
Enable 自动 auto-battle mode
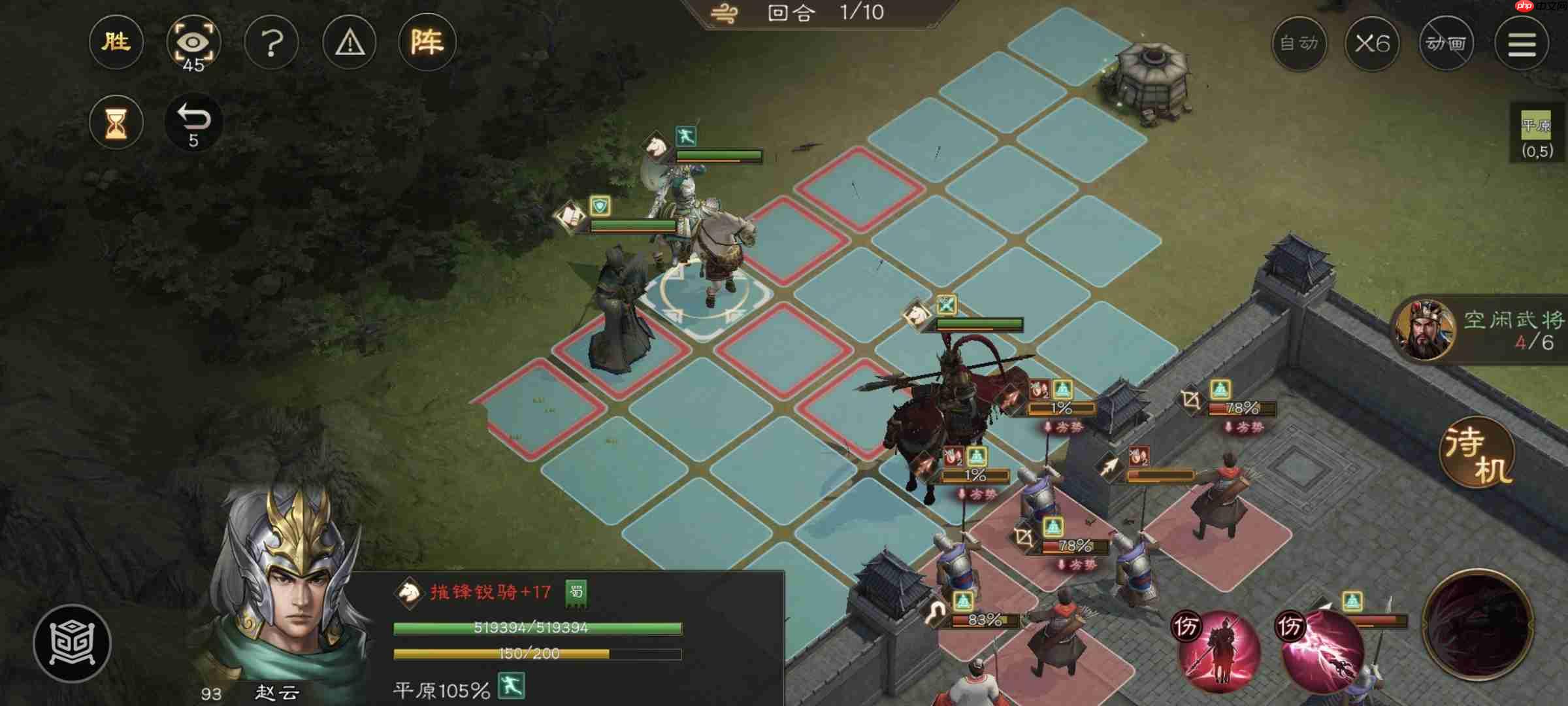pos(1299,44)
